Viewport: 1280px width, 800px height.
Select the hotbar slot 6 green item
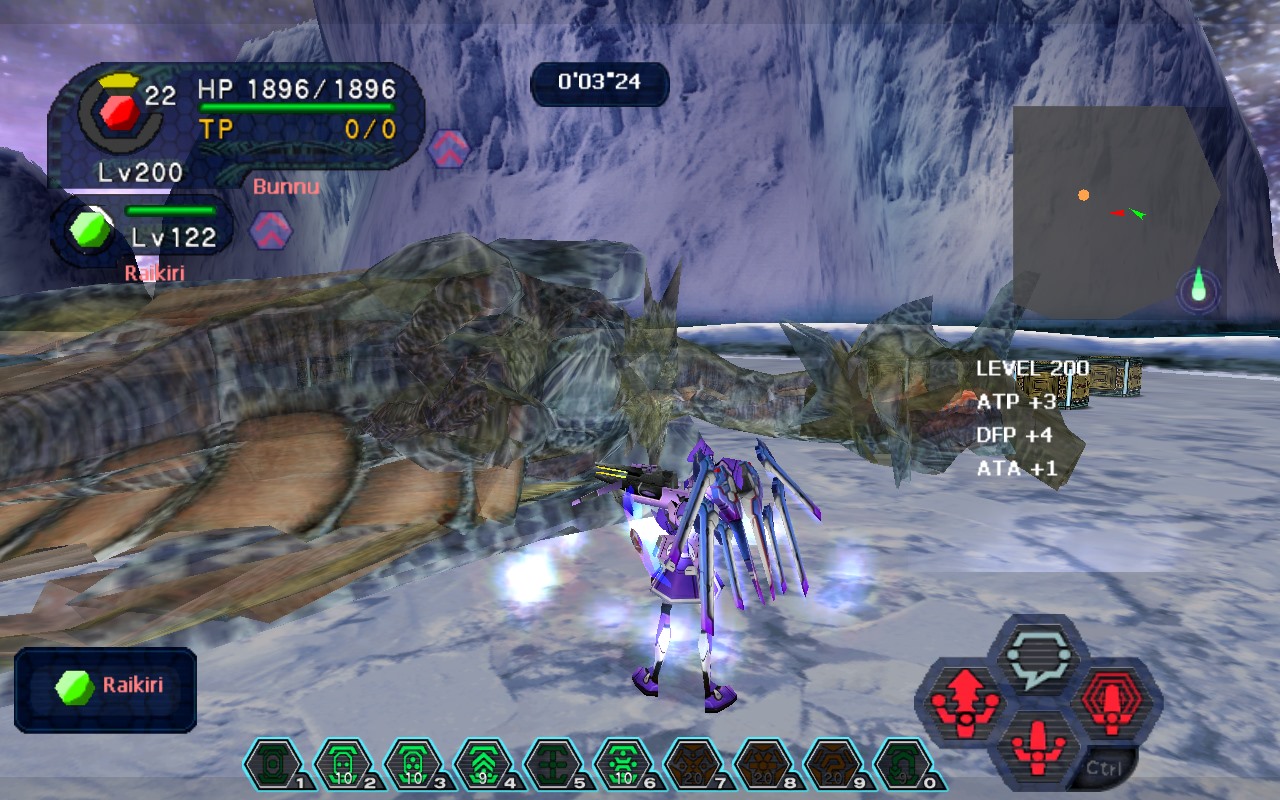pyautogui.click(x=622, y=766)
